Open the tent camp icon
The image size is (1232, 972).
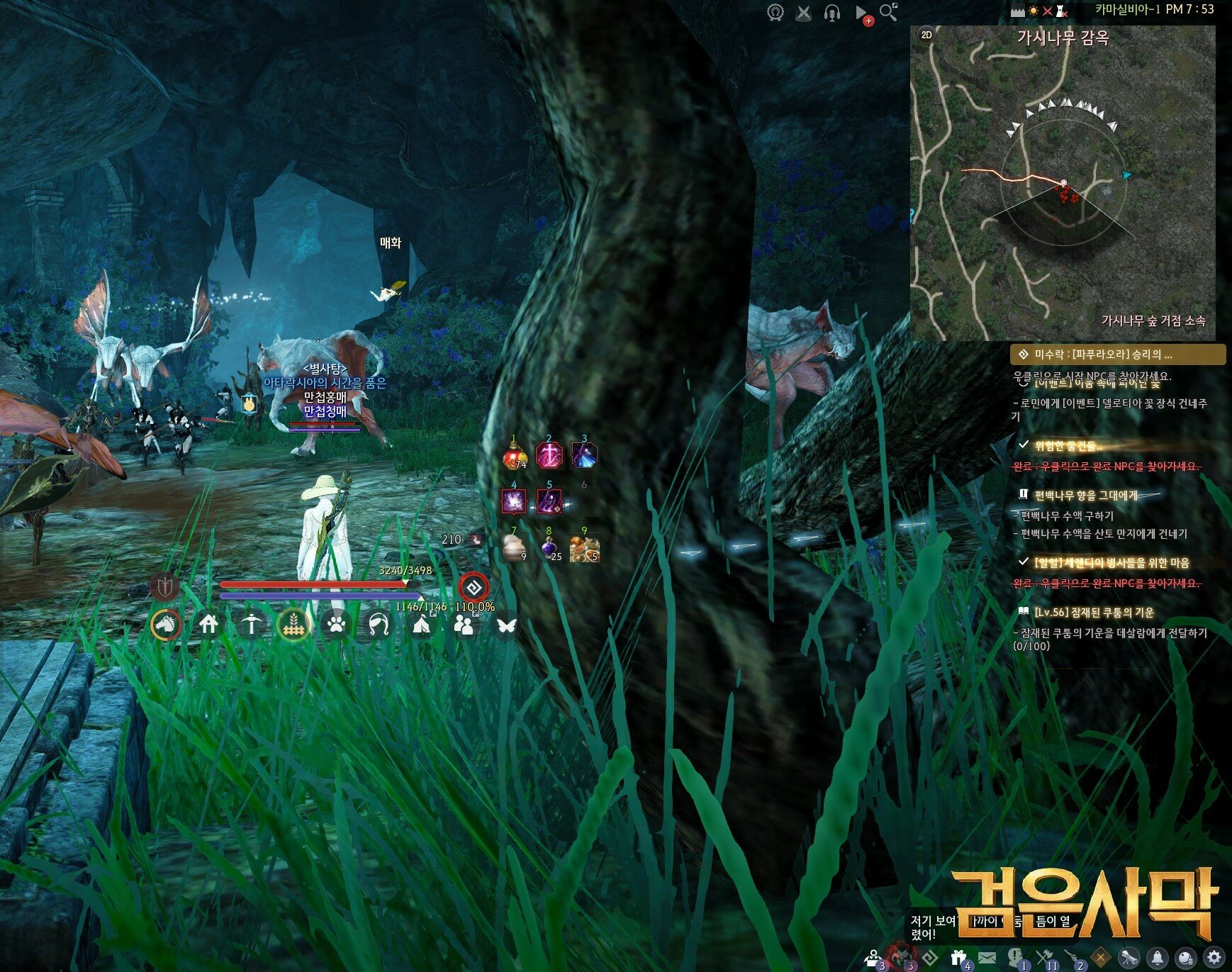(421, 625)
